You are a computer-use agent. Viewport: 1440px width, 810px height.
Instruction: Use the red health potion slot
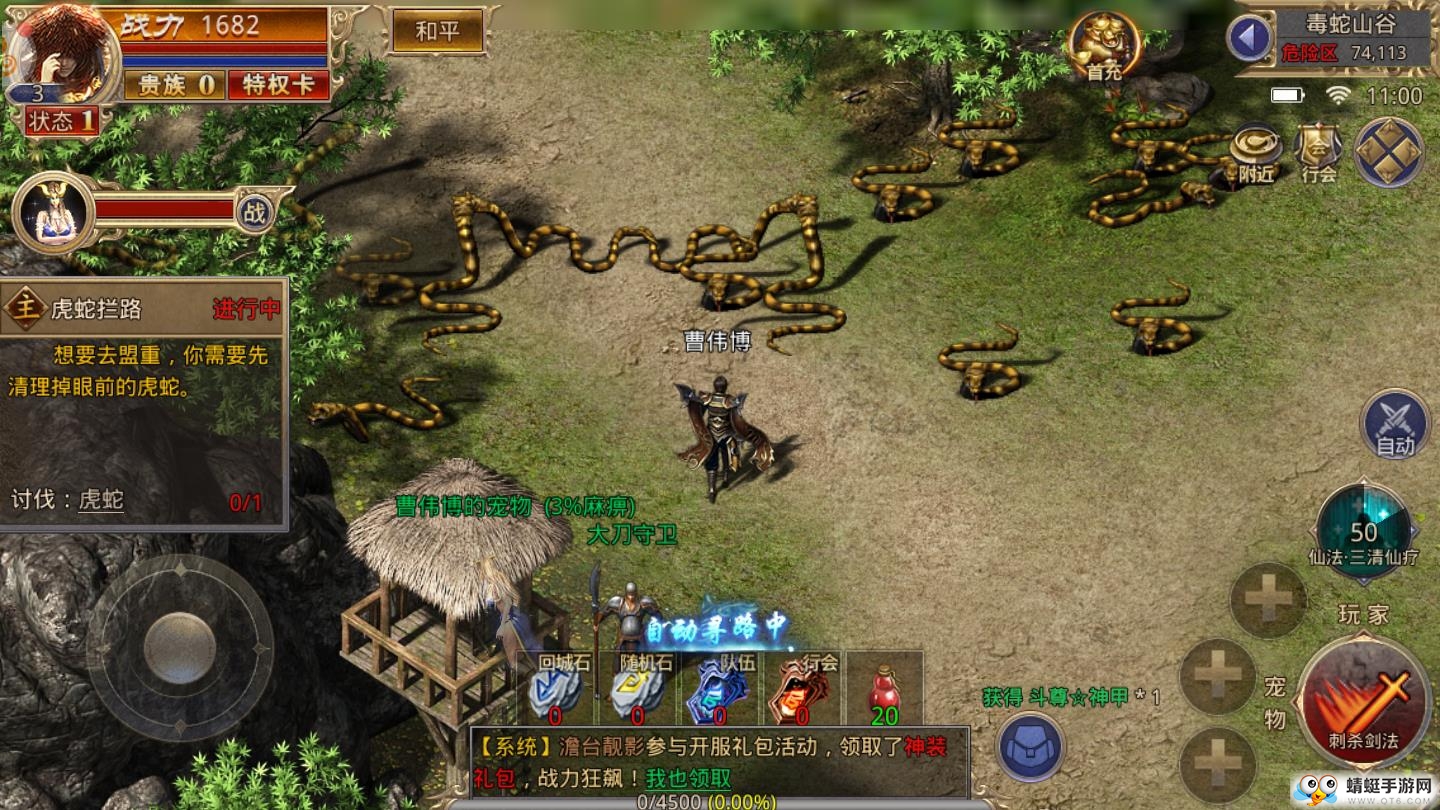884,691
